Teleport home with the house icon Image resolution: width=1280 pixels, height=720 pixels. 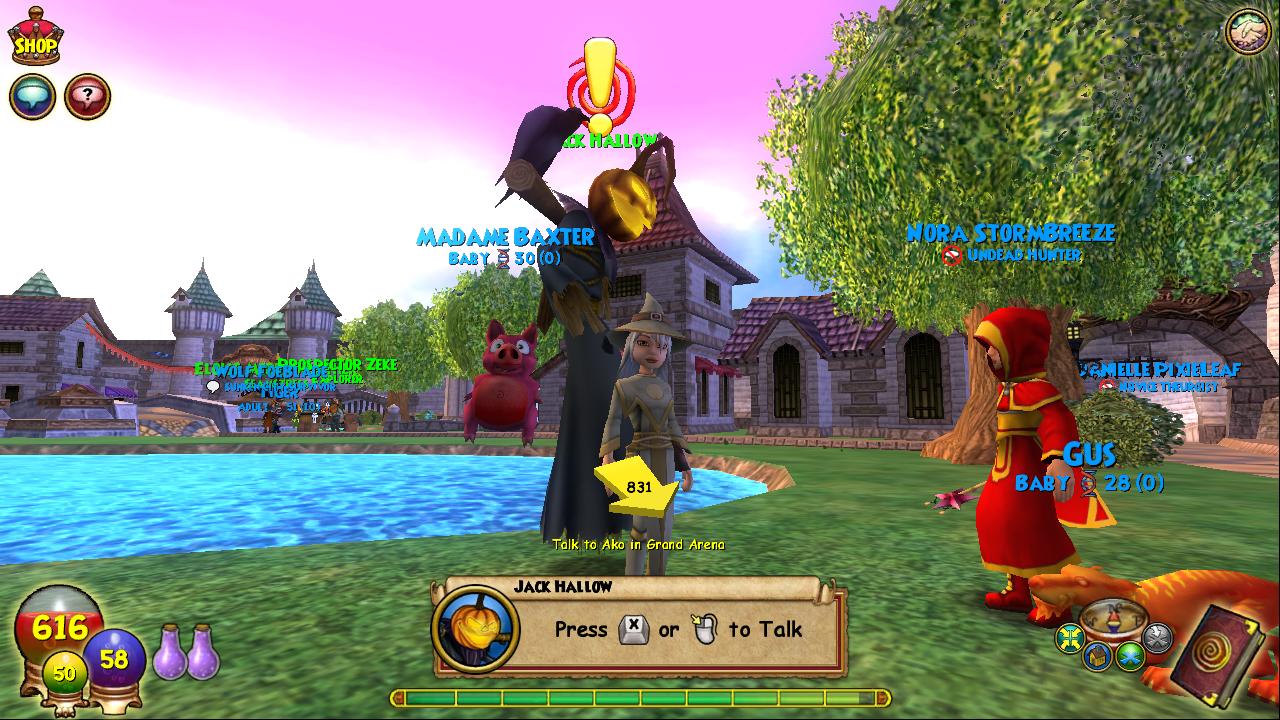[x=1099, y=657]
